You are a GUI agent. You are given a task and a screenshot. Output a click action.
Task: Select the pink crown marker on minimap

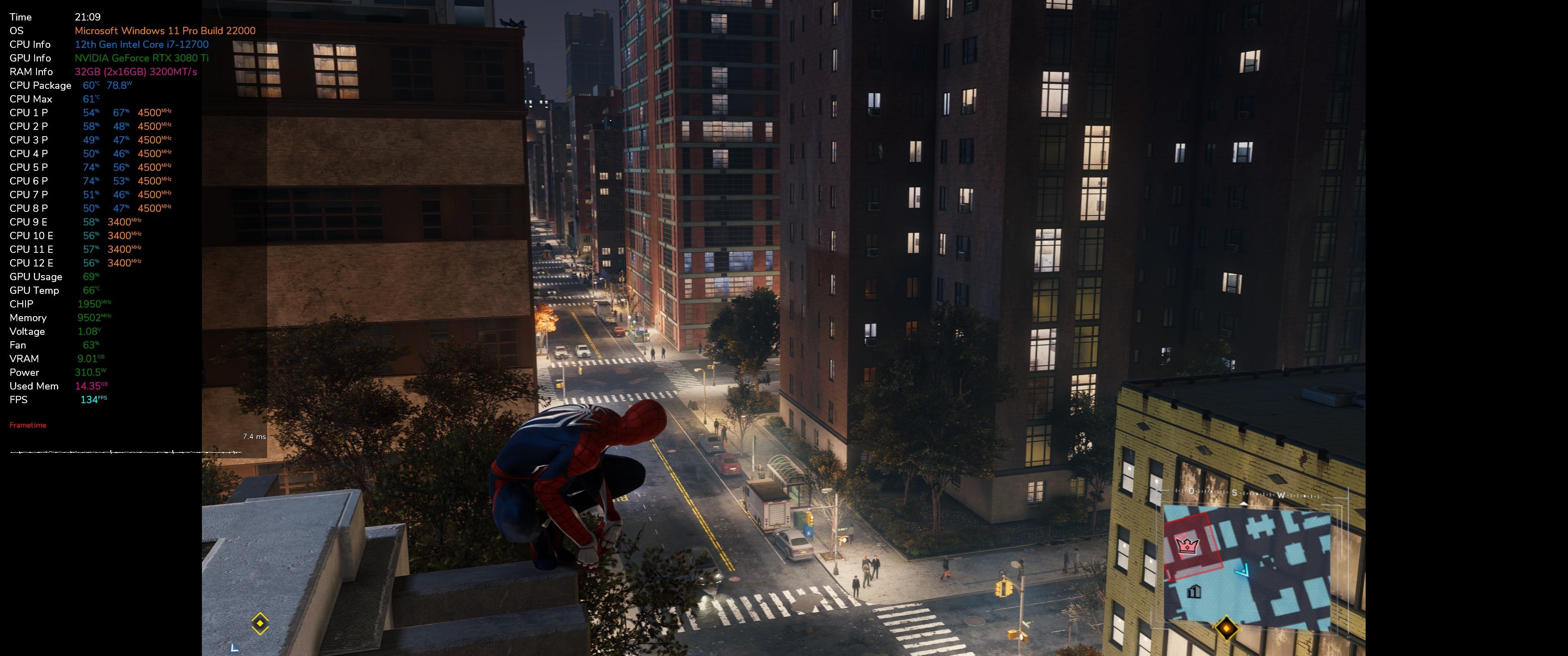pos(1186,545)
